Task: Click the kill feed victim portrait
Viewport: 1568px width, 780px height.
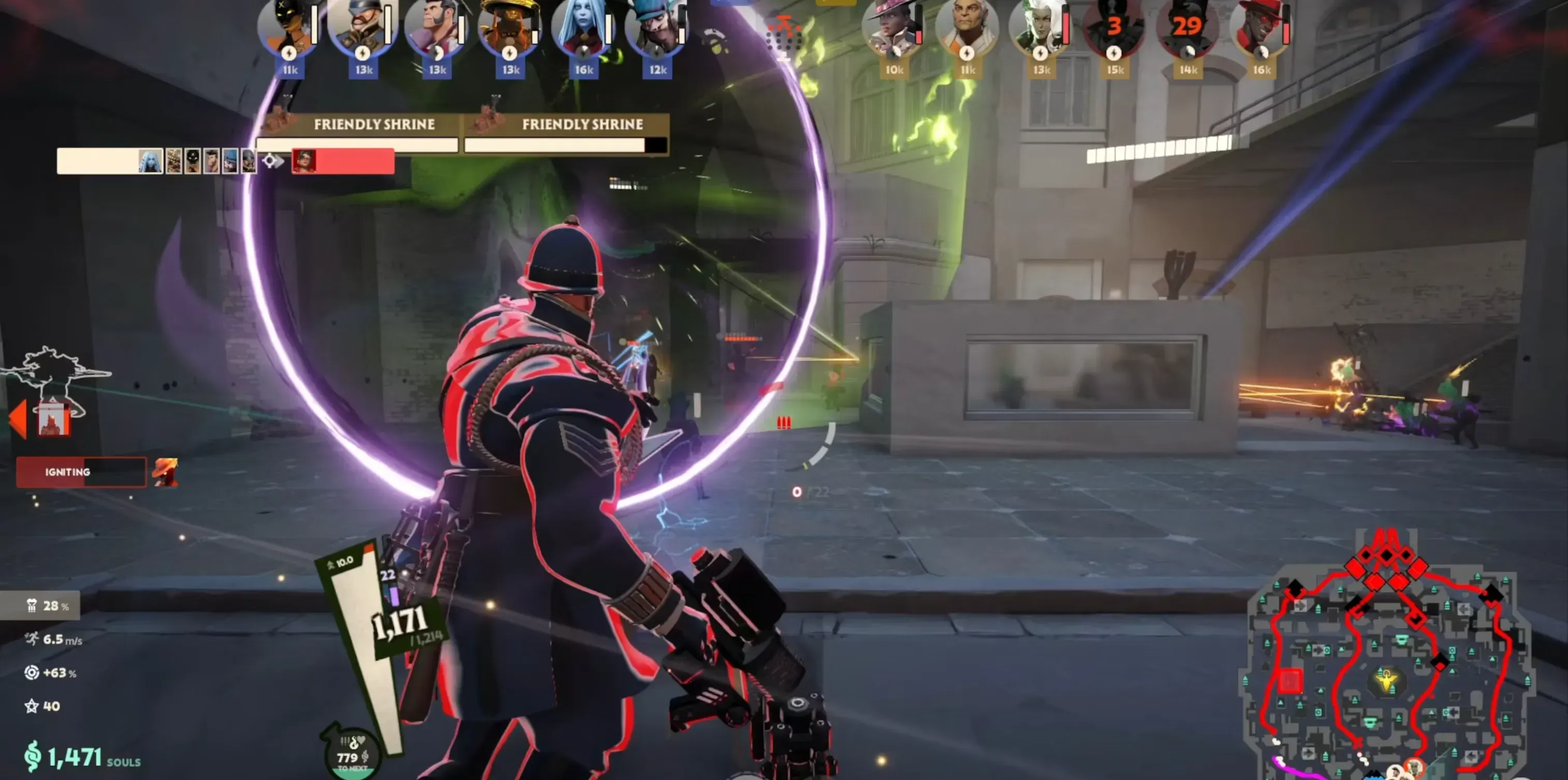Action: coord(304,161)
